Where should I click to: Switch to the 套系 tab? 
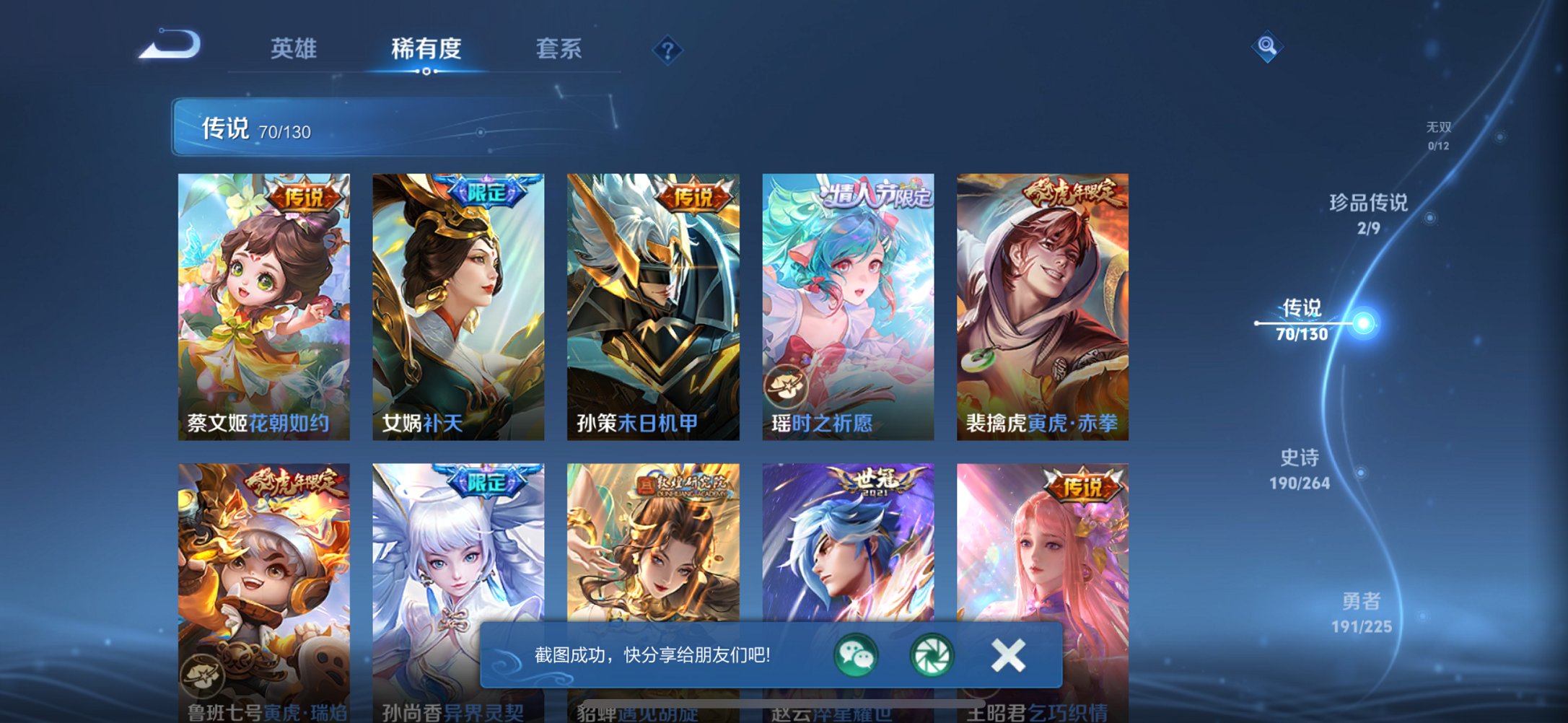(x=558, y=49)
